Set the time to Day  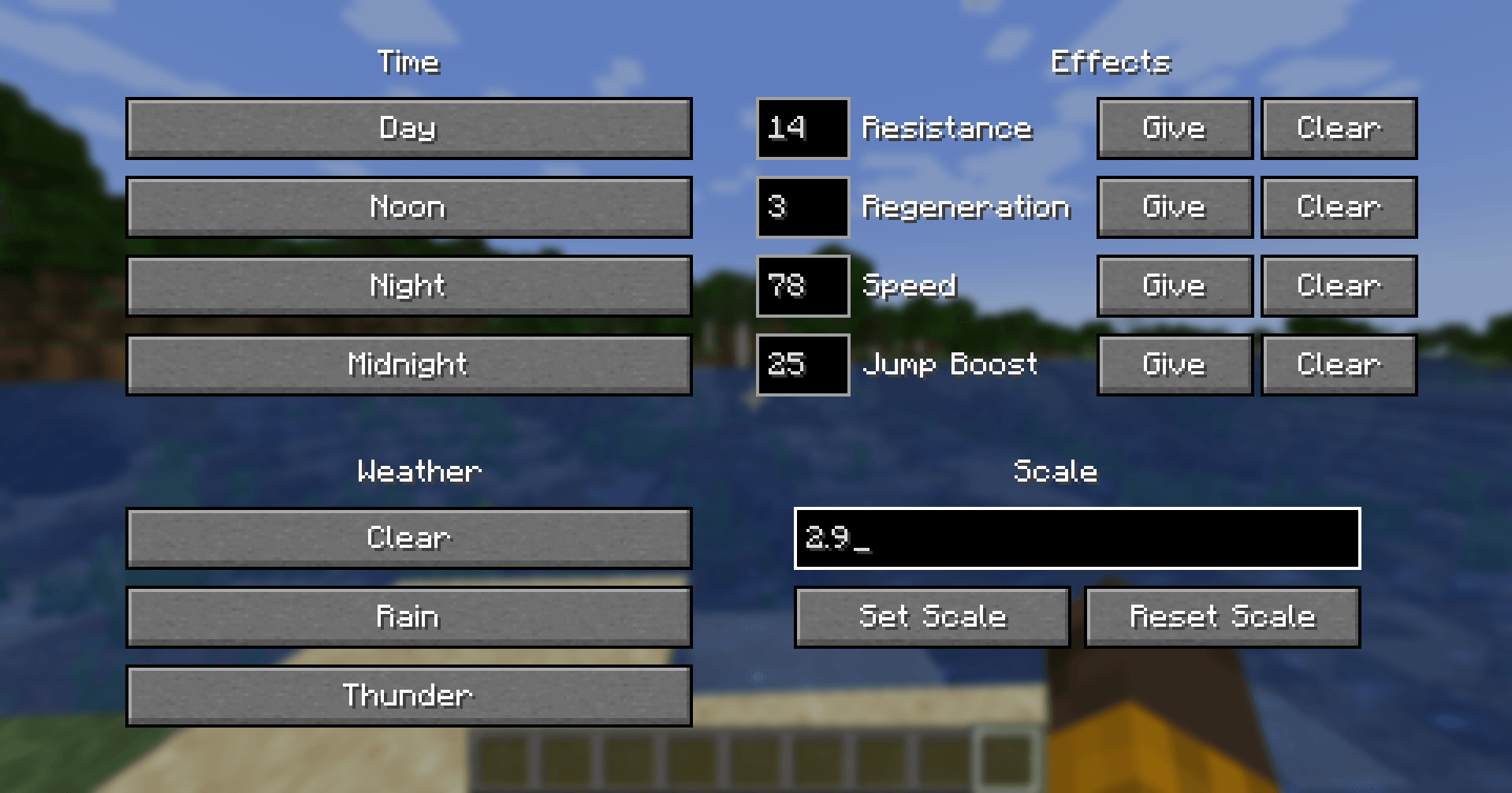click(408, 128)
